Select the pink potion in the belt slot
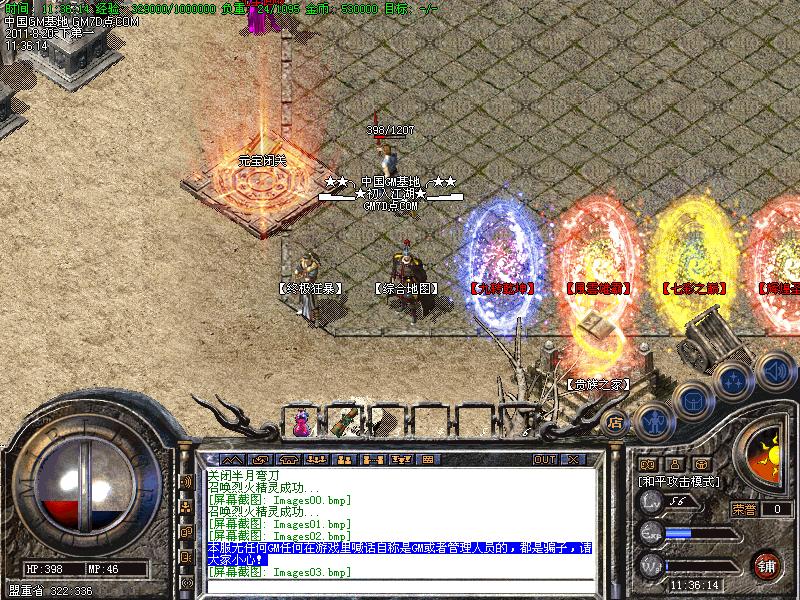This screenshot has width=800, height=600. click(301, 423)
